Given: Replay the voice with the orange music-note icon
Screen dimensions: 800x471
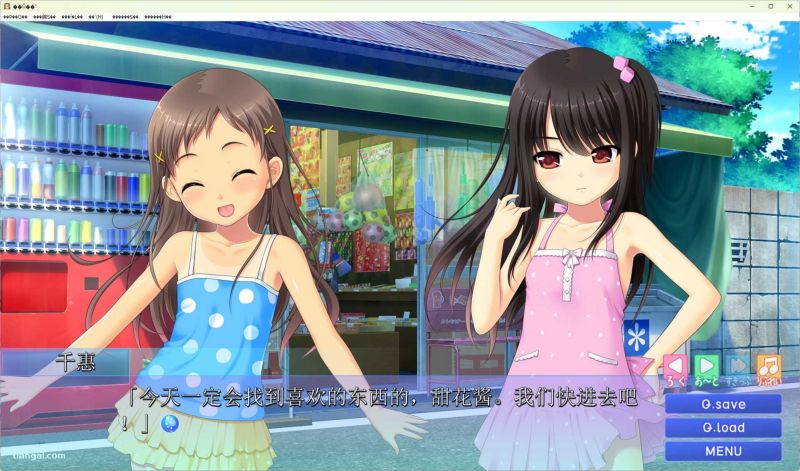Looking at the screenshot, I should point(768,367).
